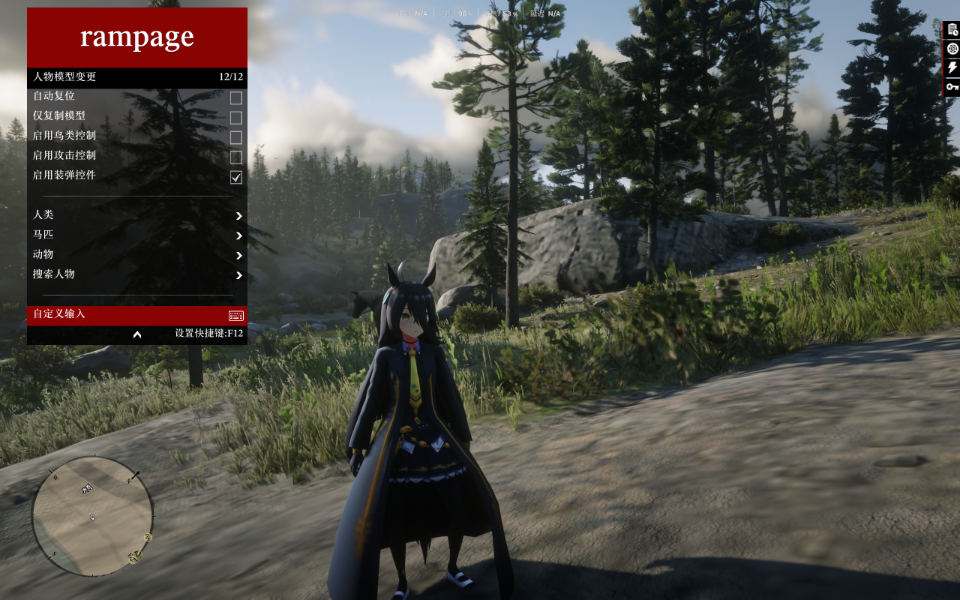Open the 人类 submenu
The width and height of the screenshot is (960, 600).
pyautogui.click(x=137, y=216)
